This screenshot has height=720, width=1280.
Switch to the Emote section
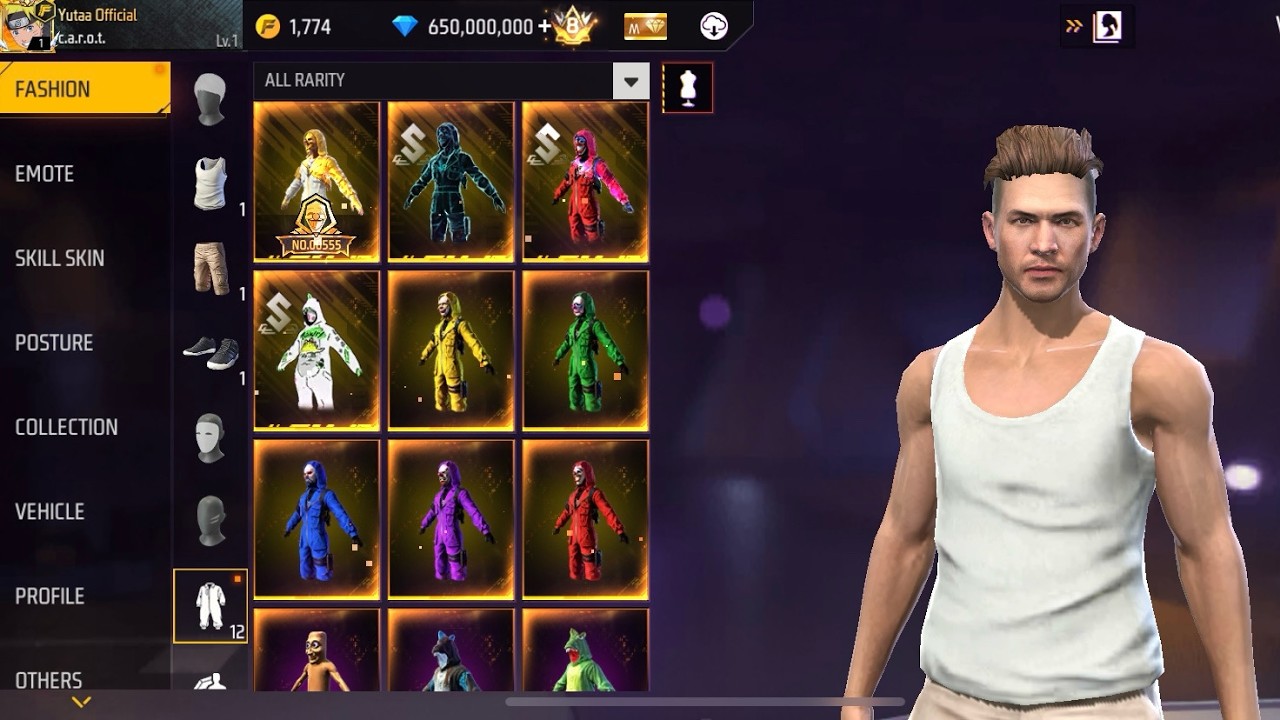click(x=45, y=174)
